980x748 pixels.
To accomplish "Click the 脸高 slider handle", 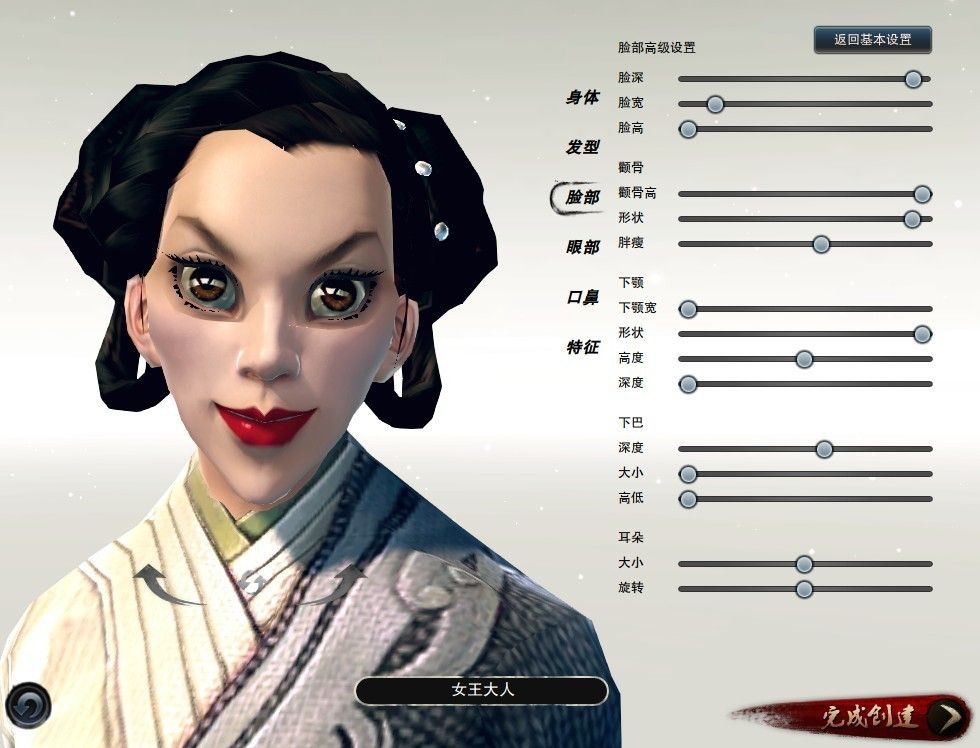I will [x=688, y=129].
